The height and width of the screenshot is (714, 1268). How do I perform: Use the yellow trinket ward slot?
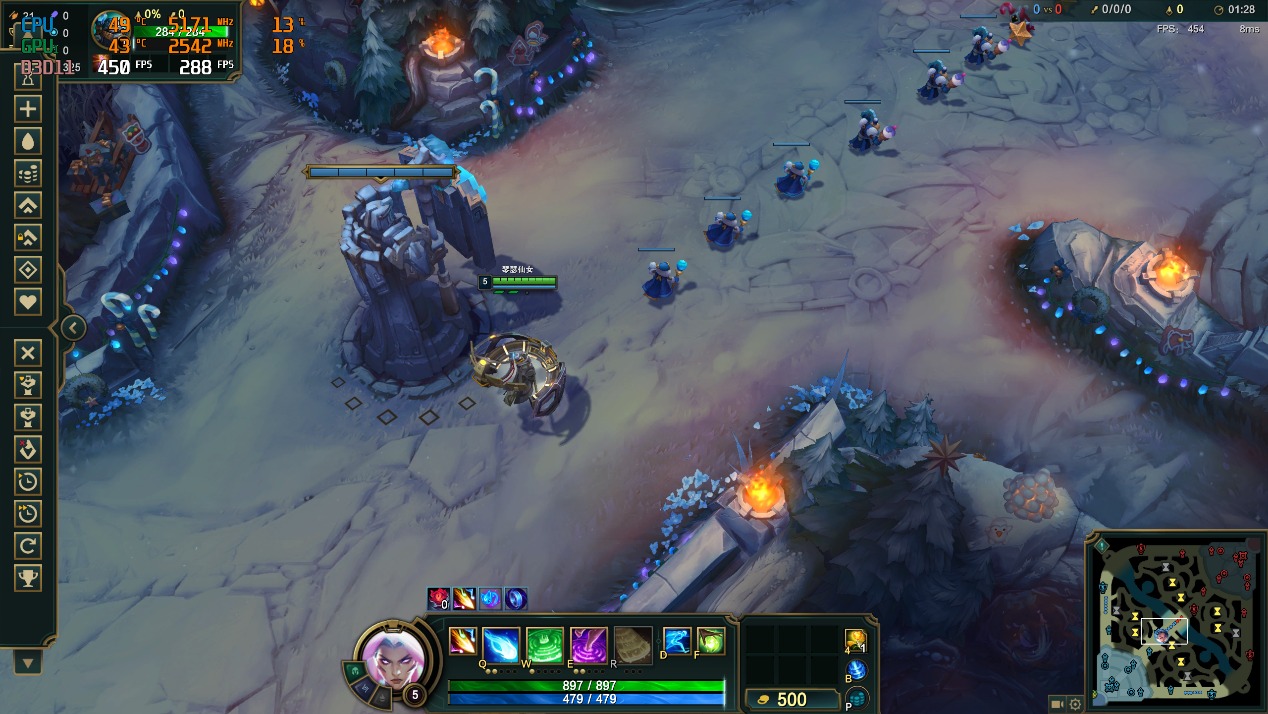click(854, 639)
